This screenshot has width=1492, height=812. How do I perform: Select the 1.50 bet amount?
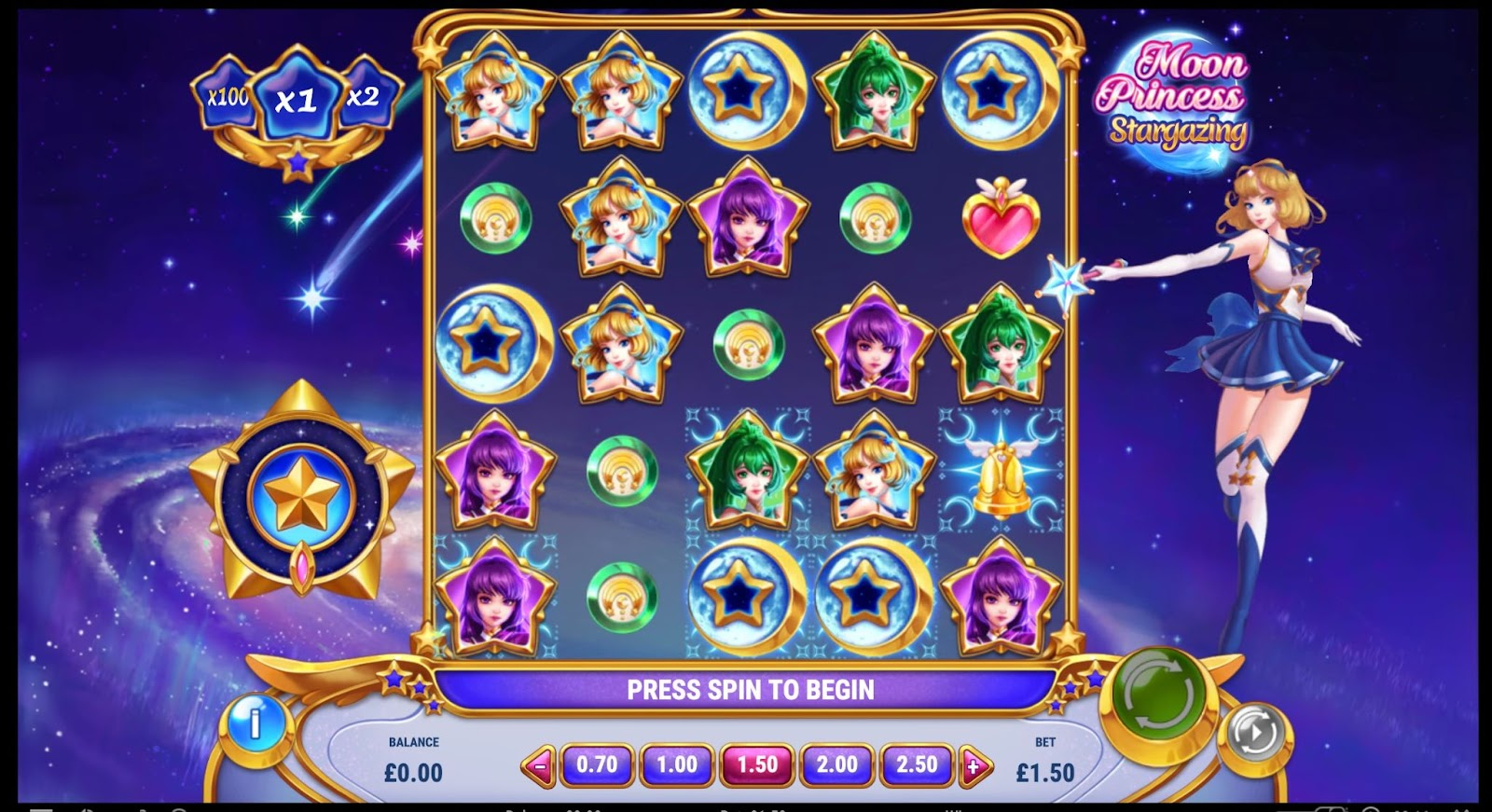[x=757, y=765]
